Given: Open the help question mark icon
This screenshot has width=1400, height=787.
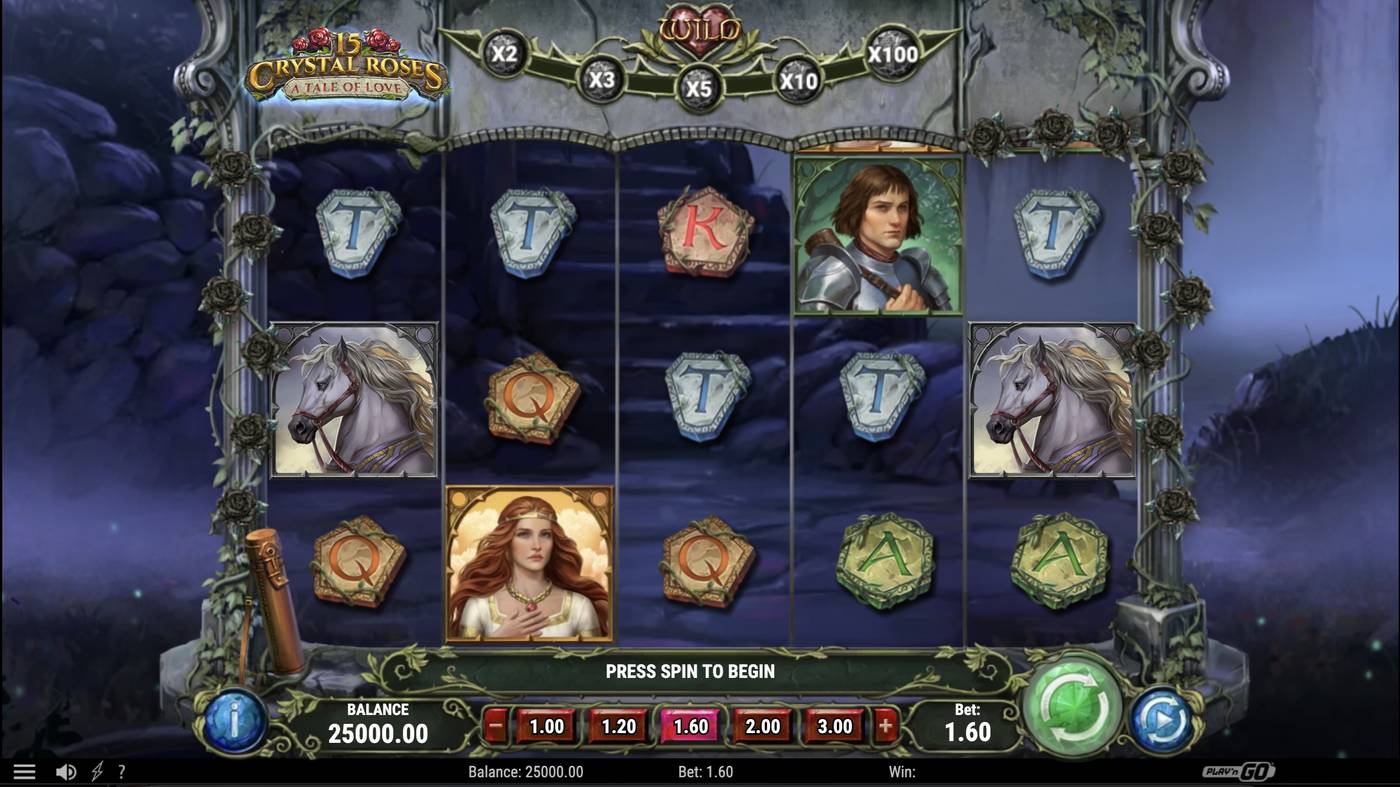Looking at the screenshot, I should pyautogui.click(x=122, y=770).
